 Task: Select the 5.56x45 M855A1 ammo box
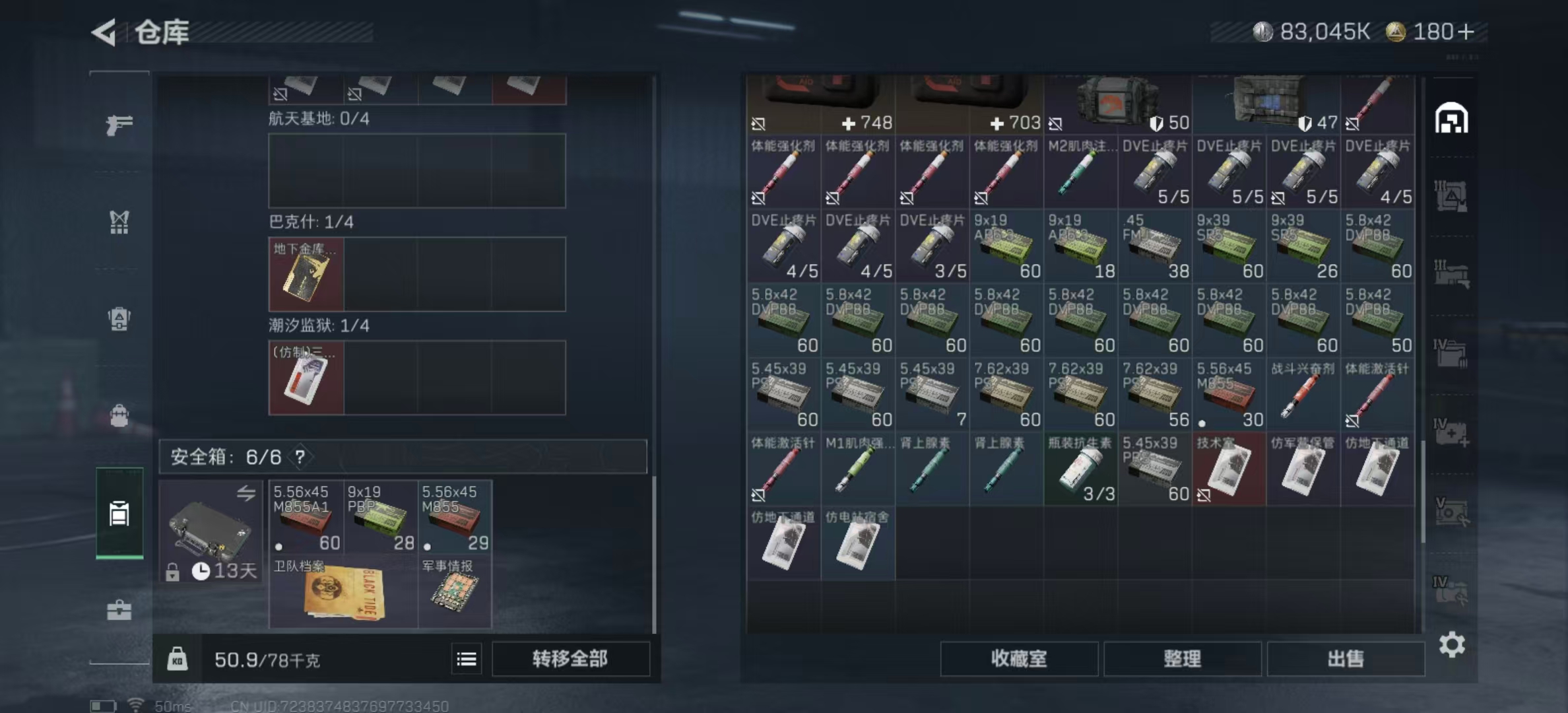(x=306, y=518)
